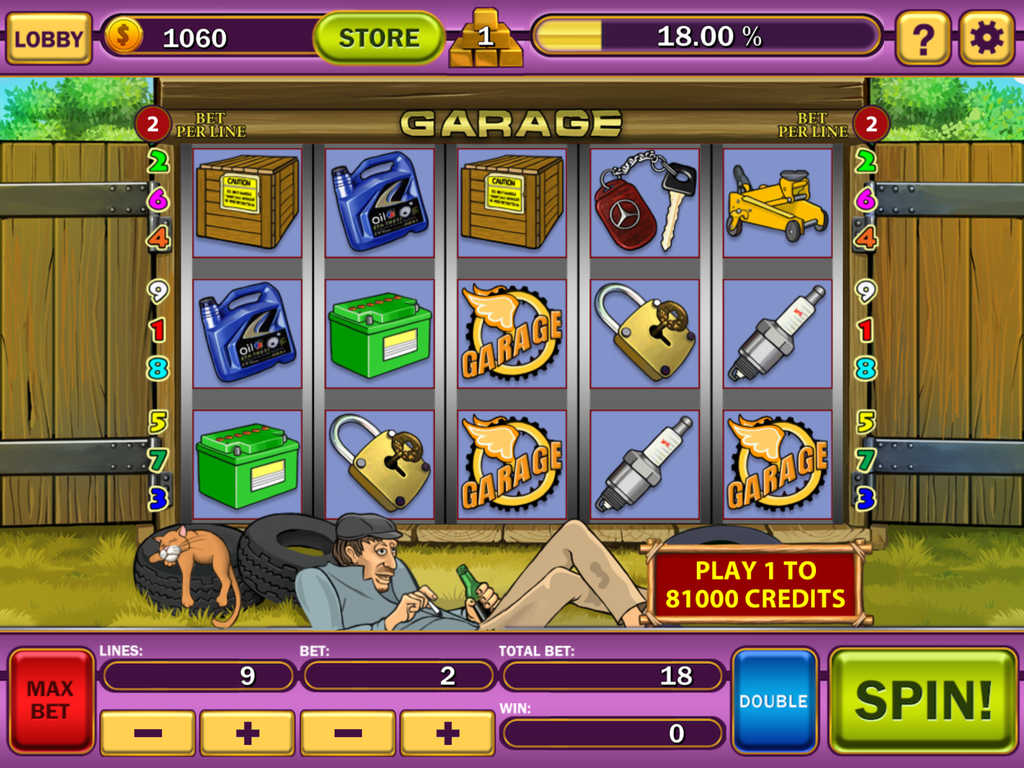Lower the bet per line
The width and height of the screenshot is (1024, 768).
348,733
